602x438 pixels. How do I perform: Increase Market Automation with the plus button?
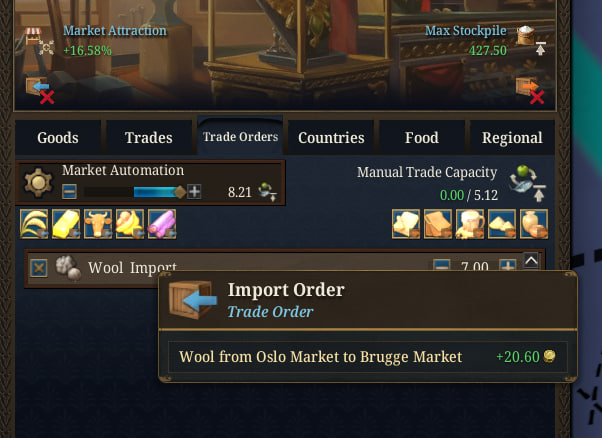pos(194,192)
